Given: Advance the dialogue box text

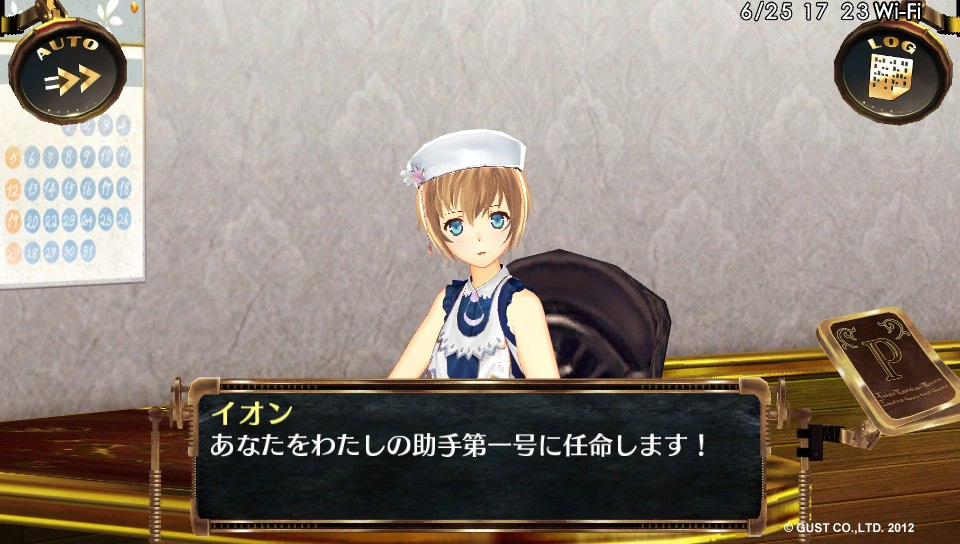Looking at the screenshot, I should [x=478, y=455].
